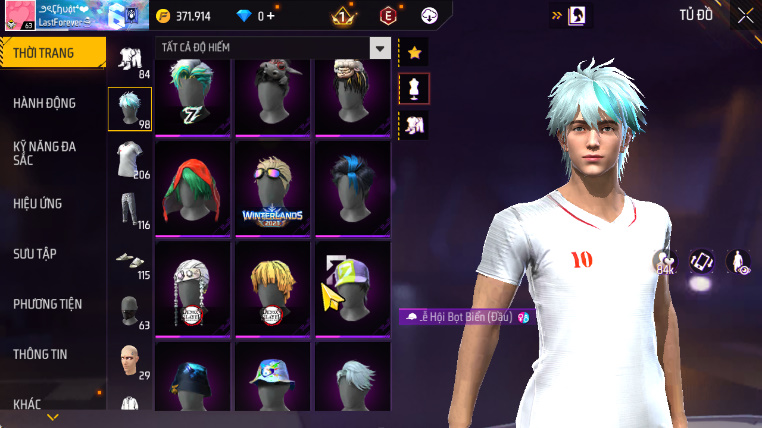
Task: Show the Thông Tin section
Action: pyautogui.click(x=41, y=353)
